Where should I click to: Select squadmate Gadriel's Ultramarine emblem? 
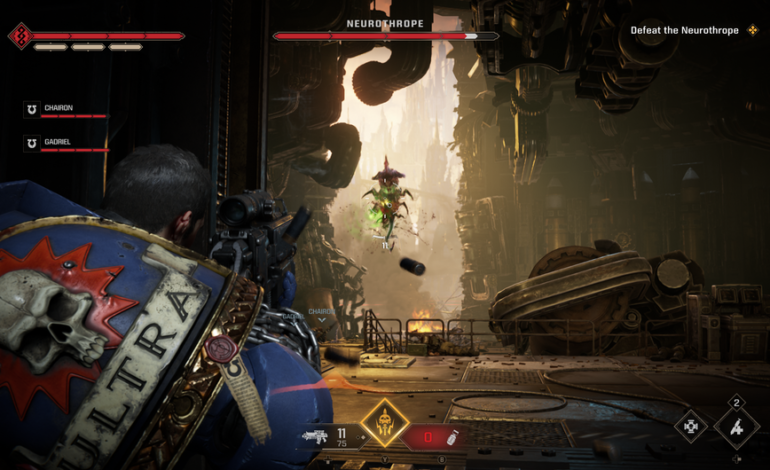click(x=32, y=144)
